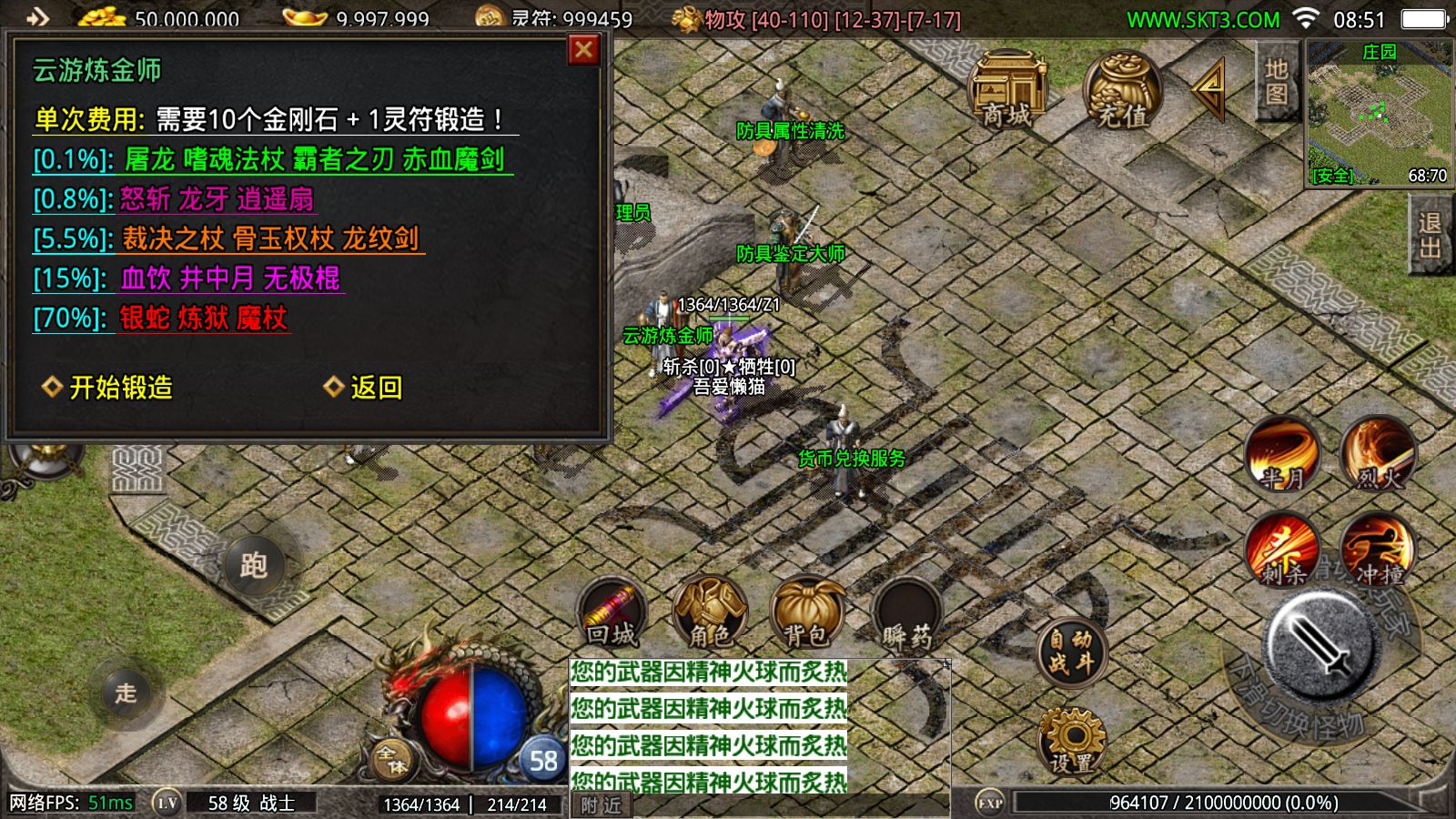The height and width of the screenshot is (819, 1456).
Task: Click the 庄园 minimap
Action: pos(1379,113)
